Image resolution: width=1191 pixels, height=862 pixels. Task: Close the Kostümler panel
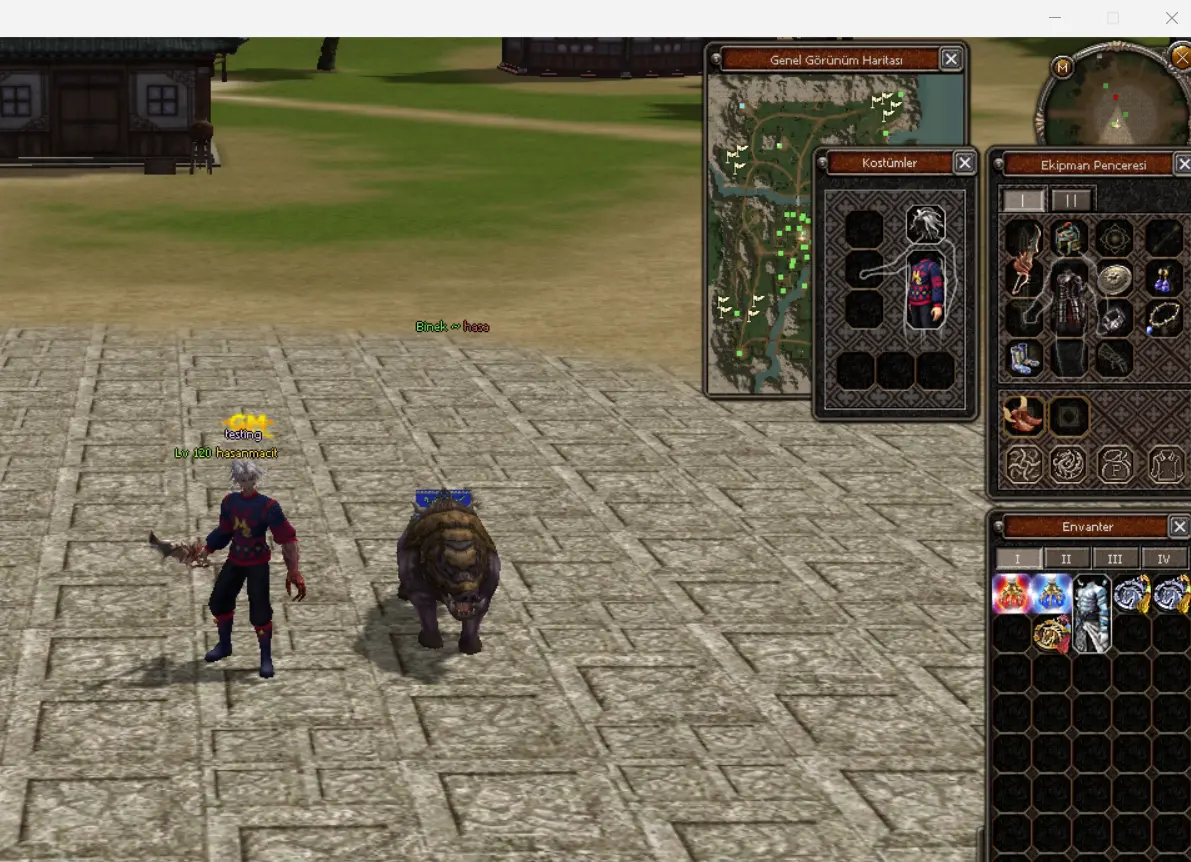[964, 163]
